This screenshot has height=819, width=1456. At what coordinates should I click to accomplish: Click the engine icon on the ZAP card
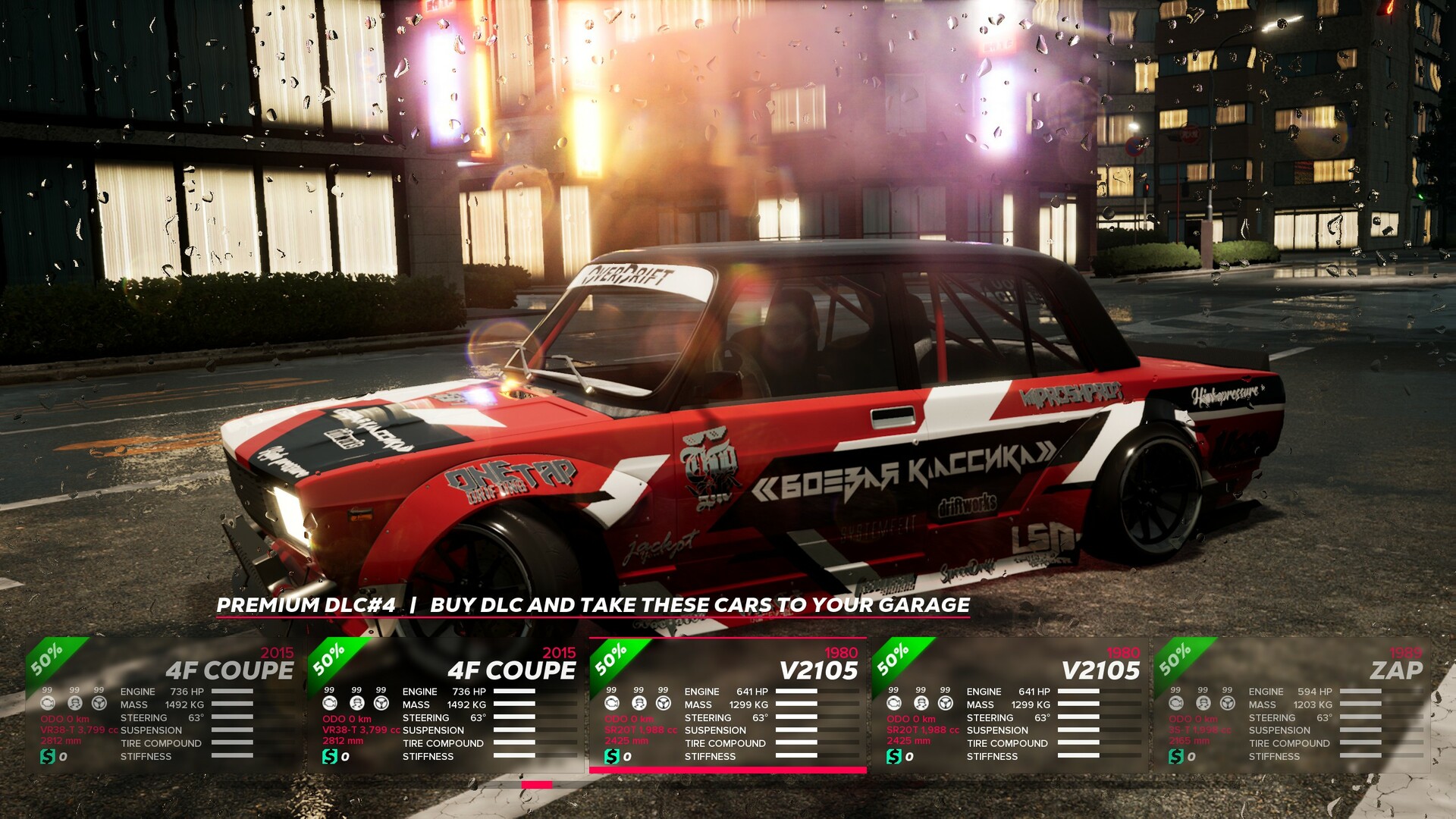1176,704
